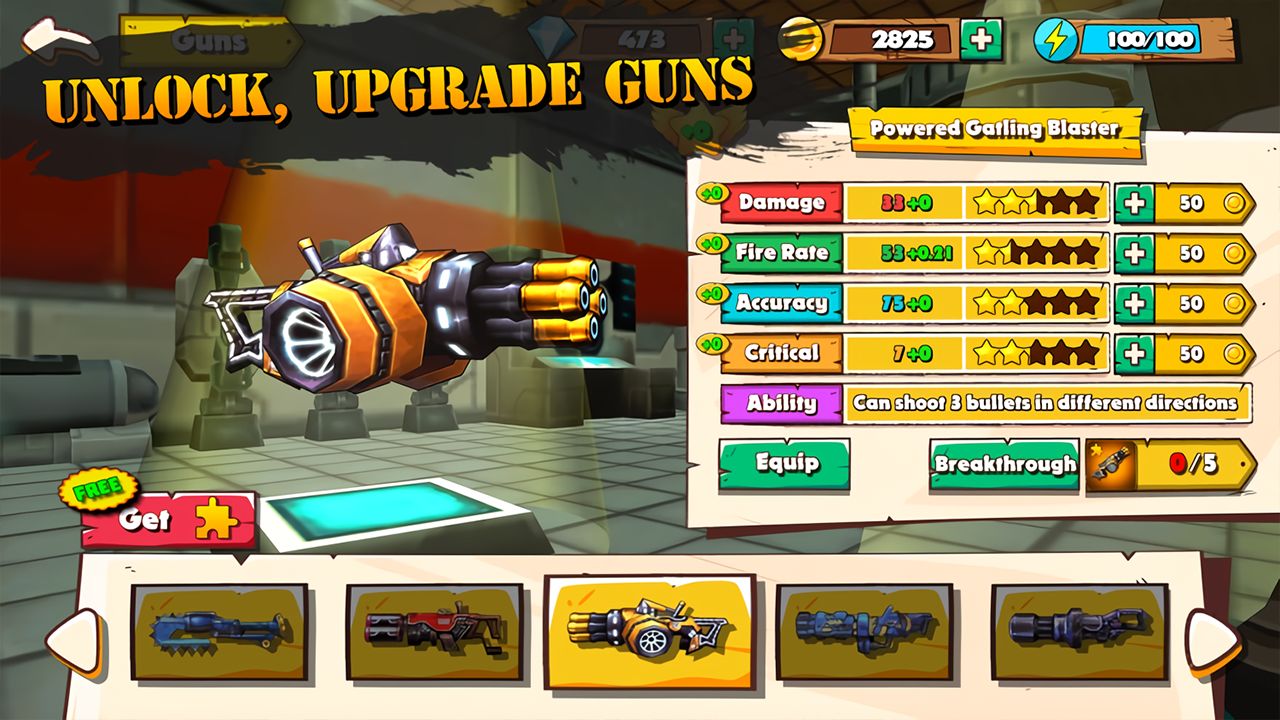Equip the Powered Gatling Blaster

point(785,464)
